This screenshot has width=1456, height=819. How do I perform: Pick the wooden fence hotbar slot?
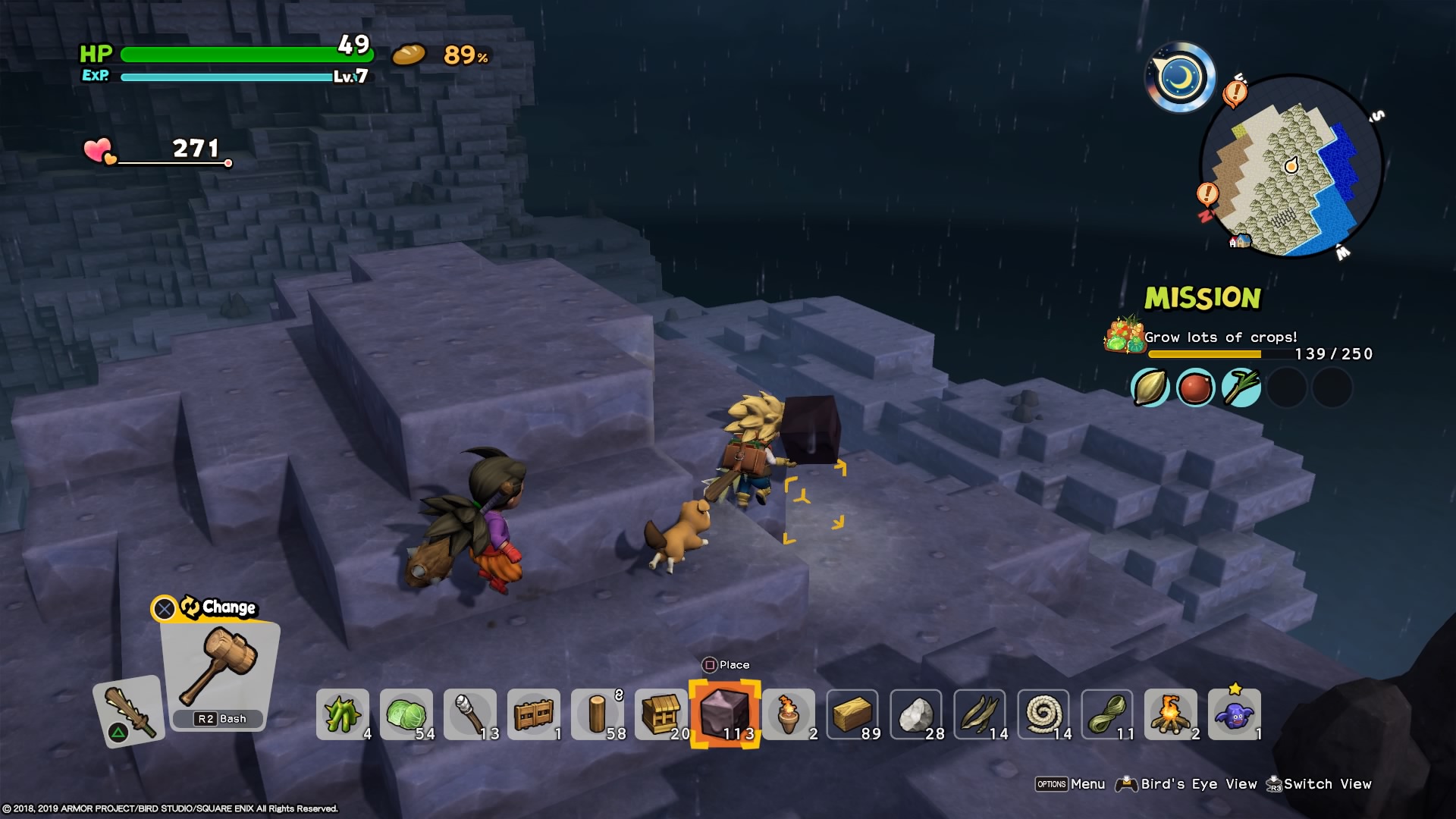tap(534, 714)
